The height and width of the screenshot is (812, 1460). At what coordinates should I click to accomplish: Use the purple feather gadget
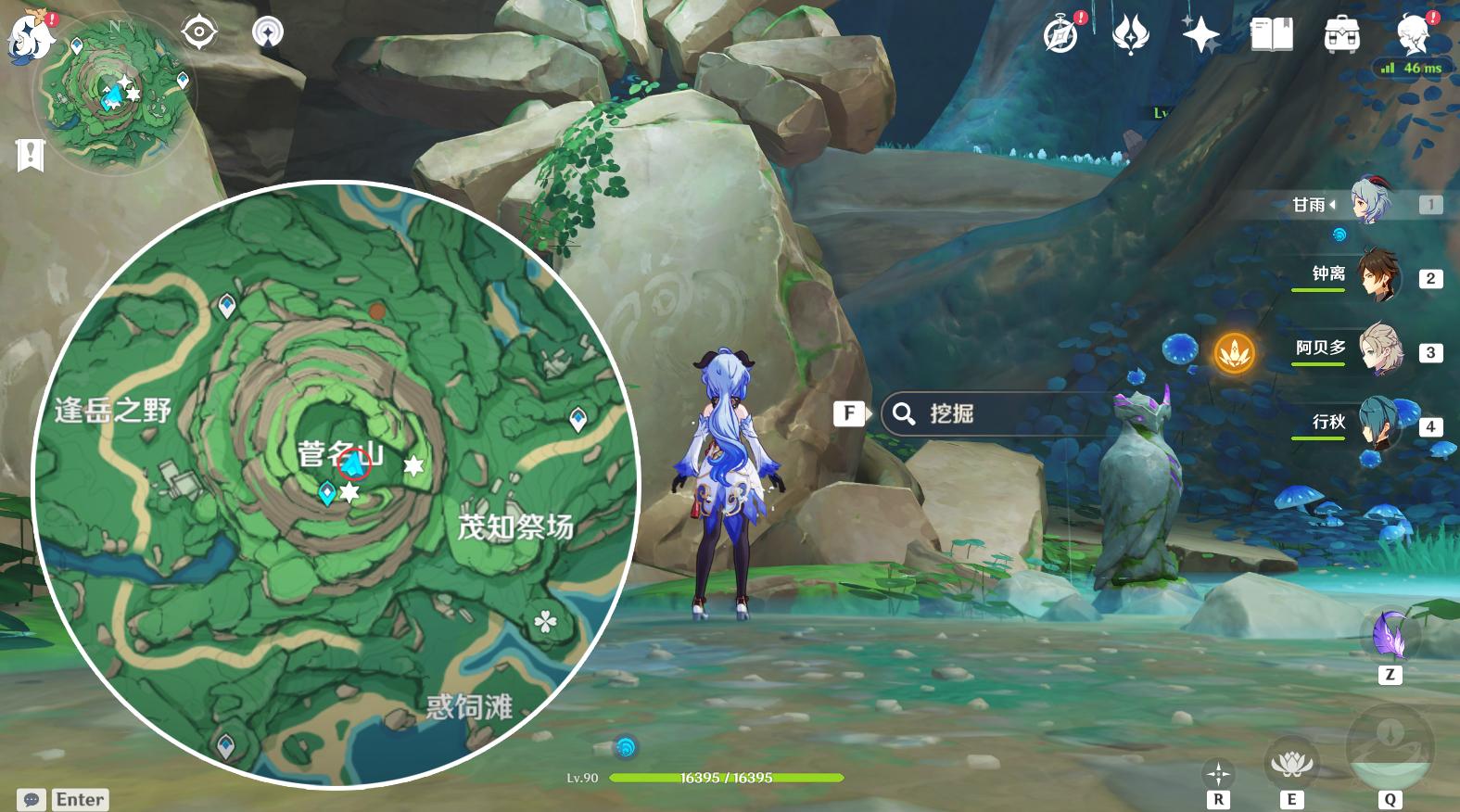click(x=1390, y=636)
